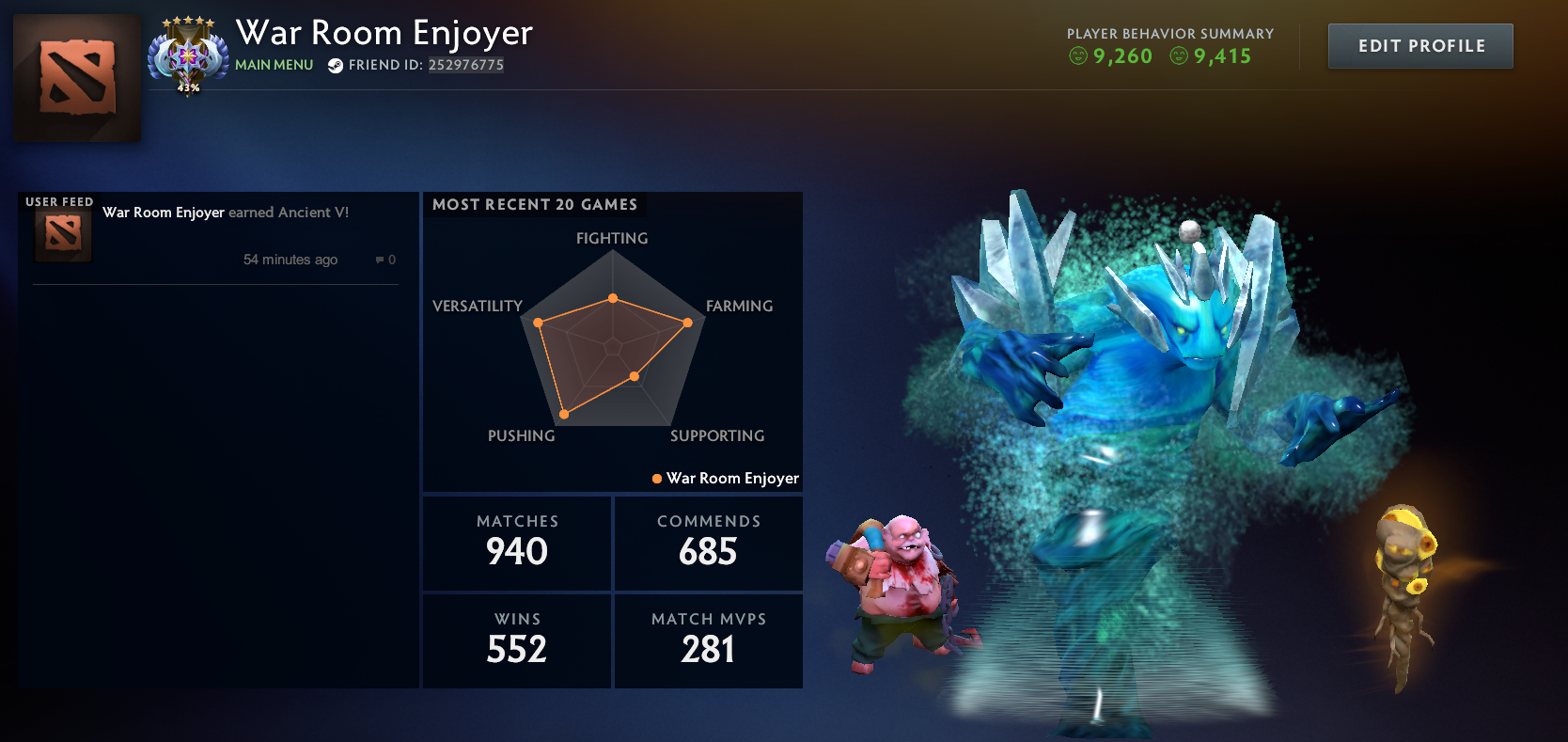
Task: Click the smiley icon next to 9,260
Action: (x=1074, y=56)
